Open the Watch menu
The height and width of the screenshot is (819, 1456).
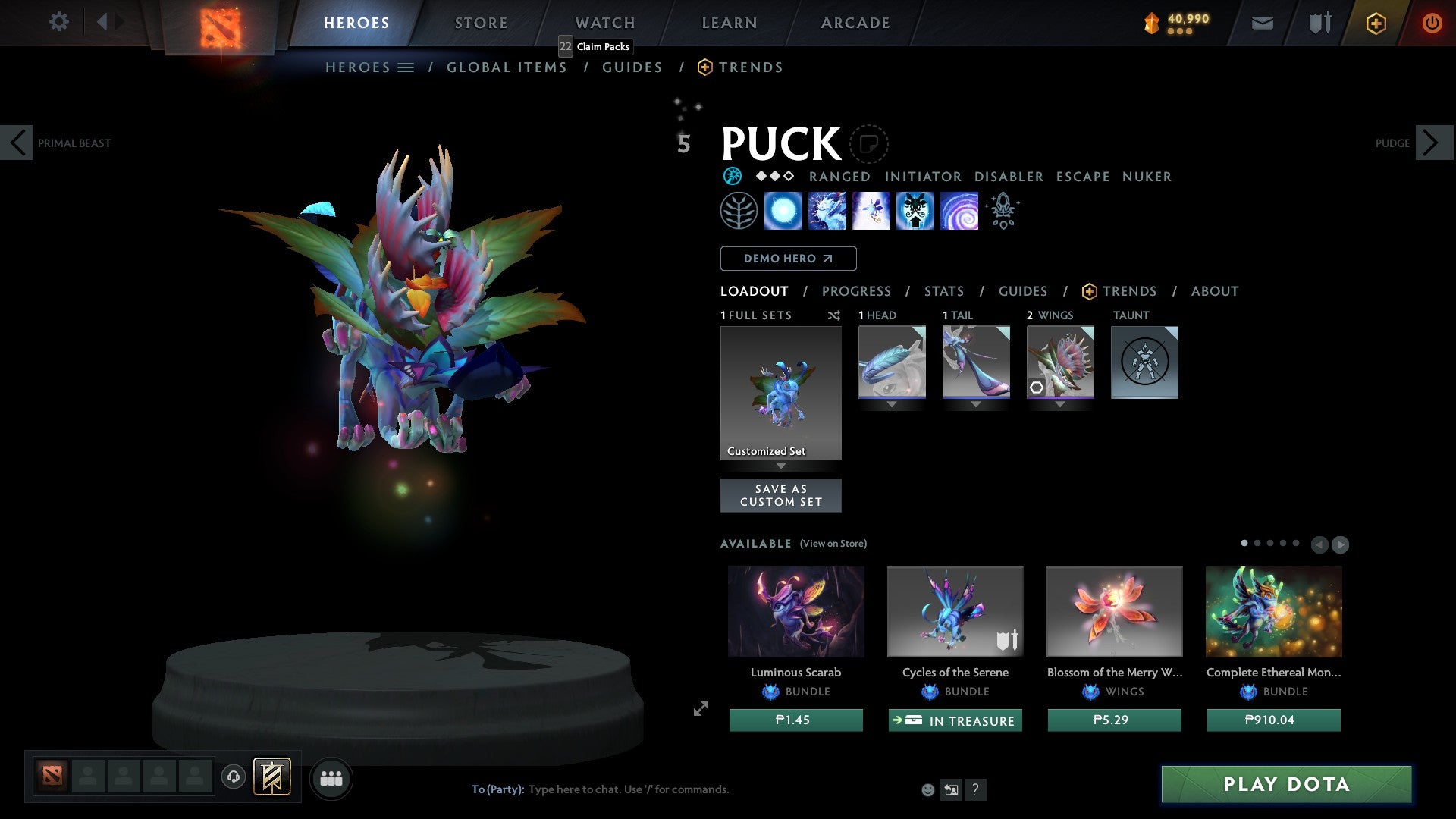pyautogui.click(x=604, y=23)
